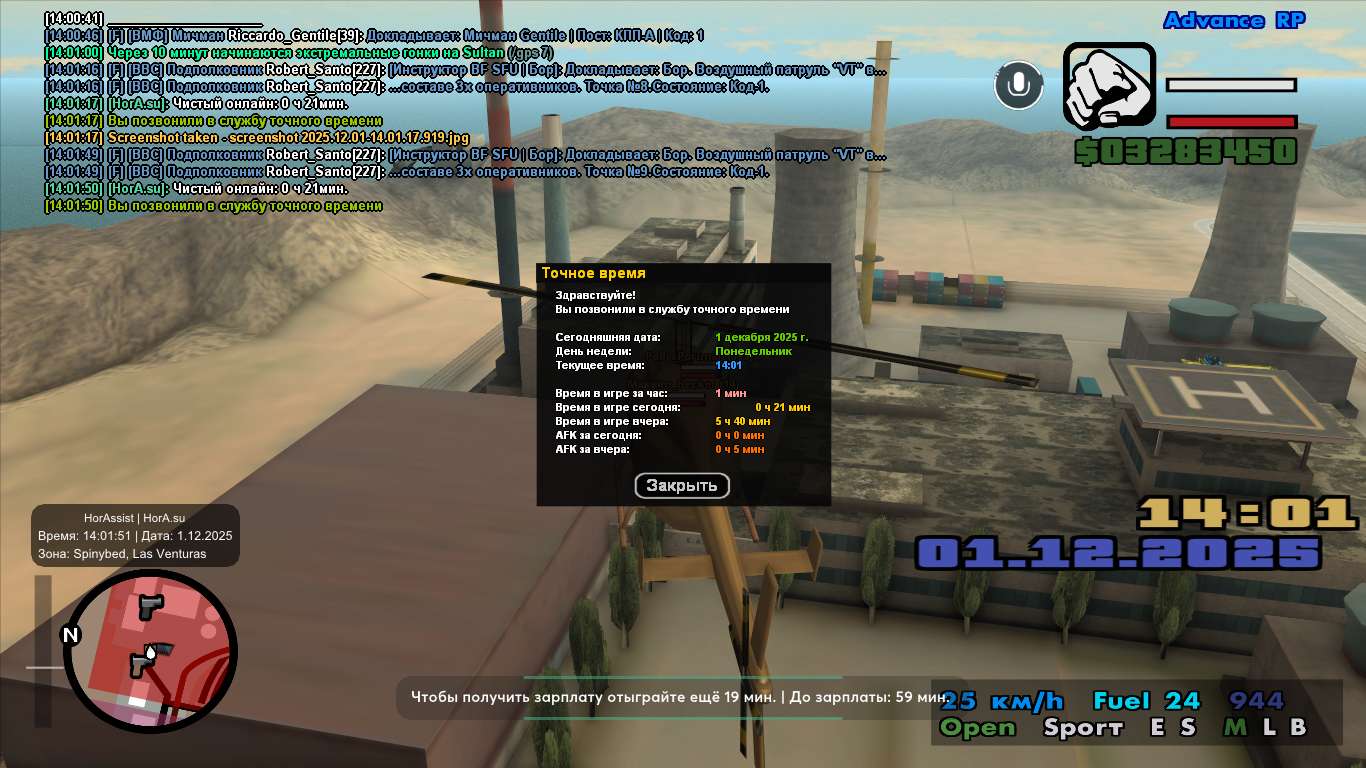The image size is (1366, 768).
Task: Toggle the microphone voice chat icon
Action: click(x=1018, y=85)
